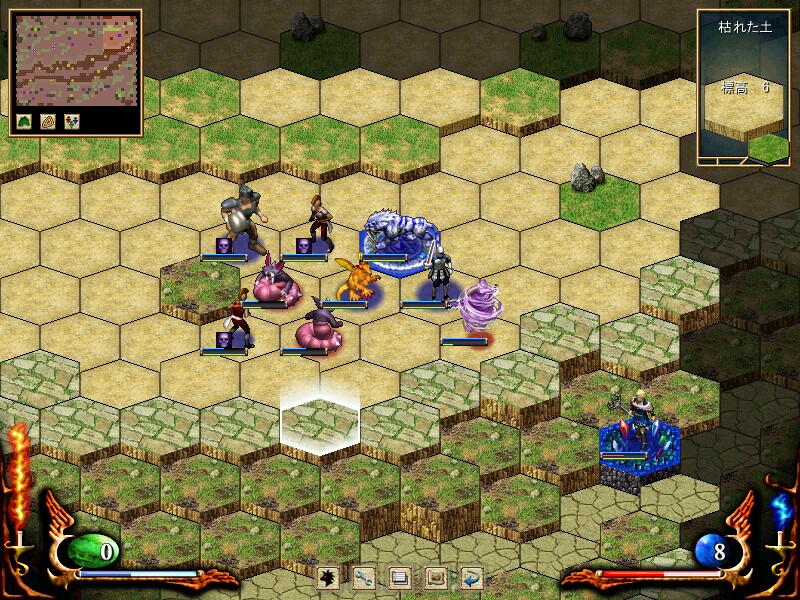The image size is (800, 600).
Task: Click the minimap overview
Action: pyautogui.click(x=75, y=60)
